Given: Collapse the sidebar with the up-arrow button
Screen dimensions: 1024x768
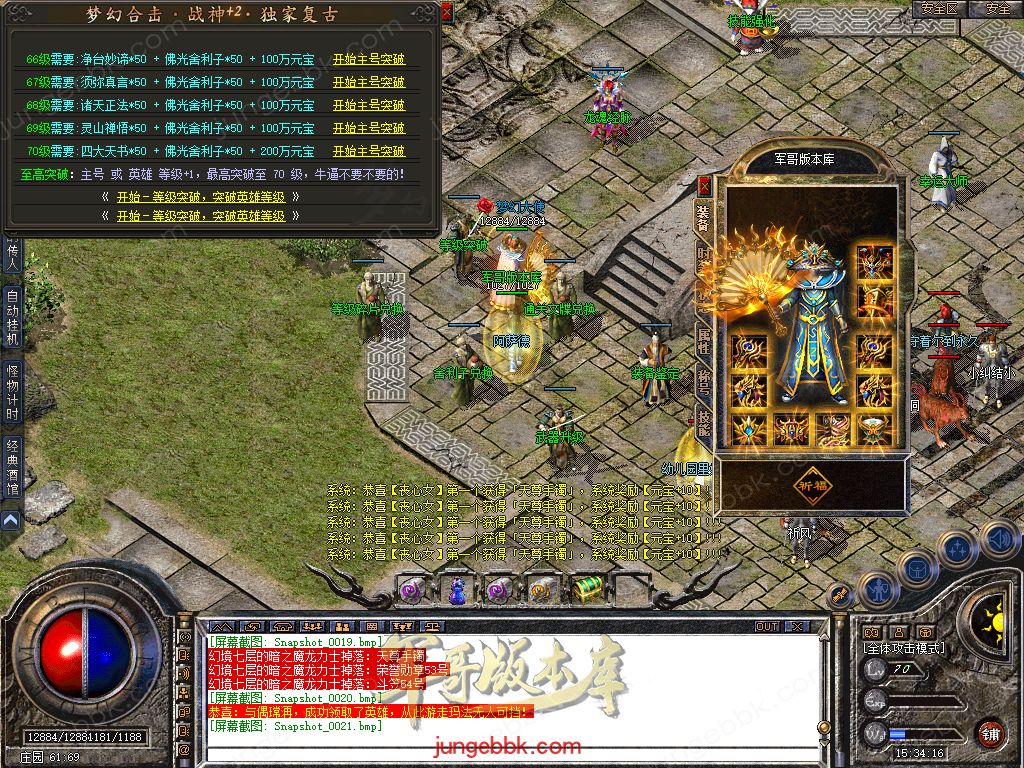Looking at the screenshot, I should [10, 520].
